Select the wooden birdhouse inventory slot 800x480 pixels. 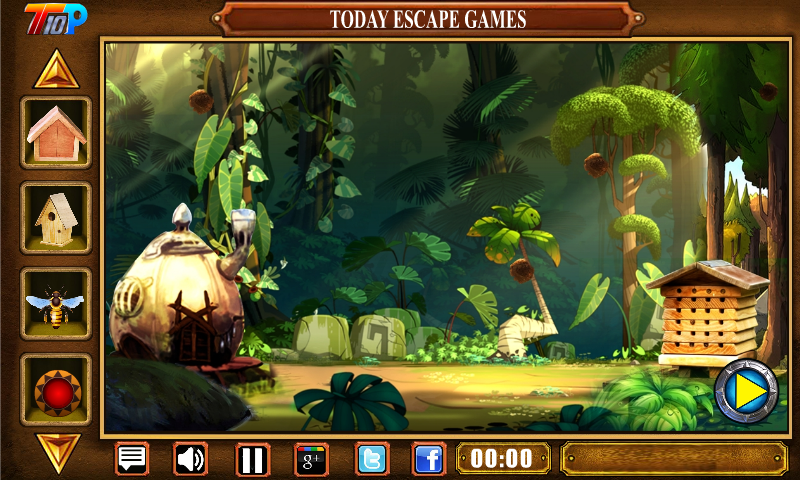pos(56,218)
